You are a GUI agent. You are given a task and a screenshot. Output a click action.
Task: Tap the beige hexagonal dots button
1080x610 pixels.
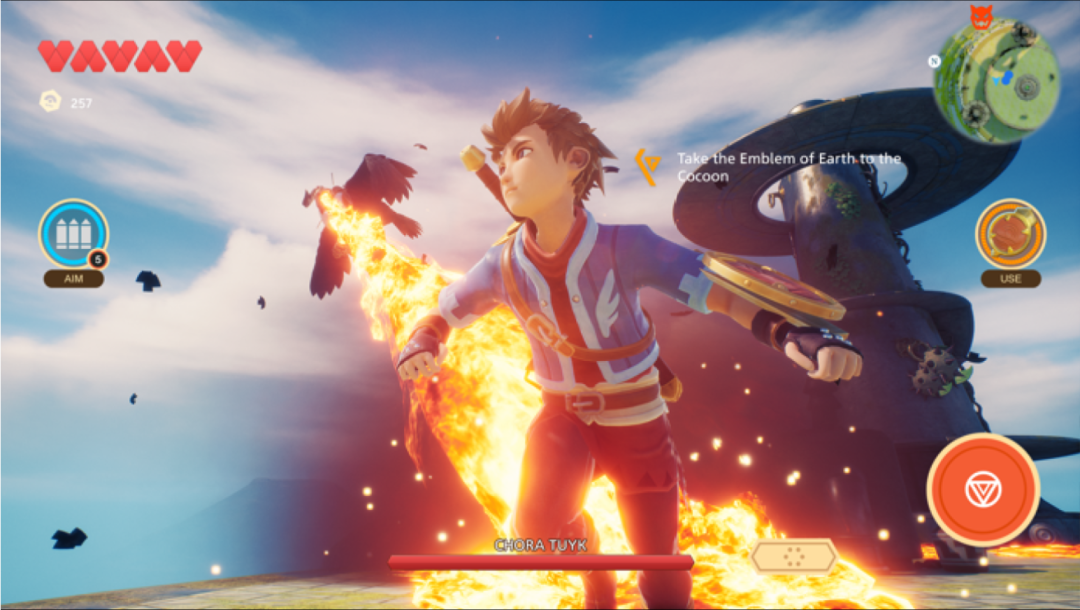coord(794,557)
